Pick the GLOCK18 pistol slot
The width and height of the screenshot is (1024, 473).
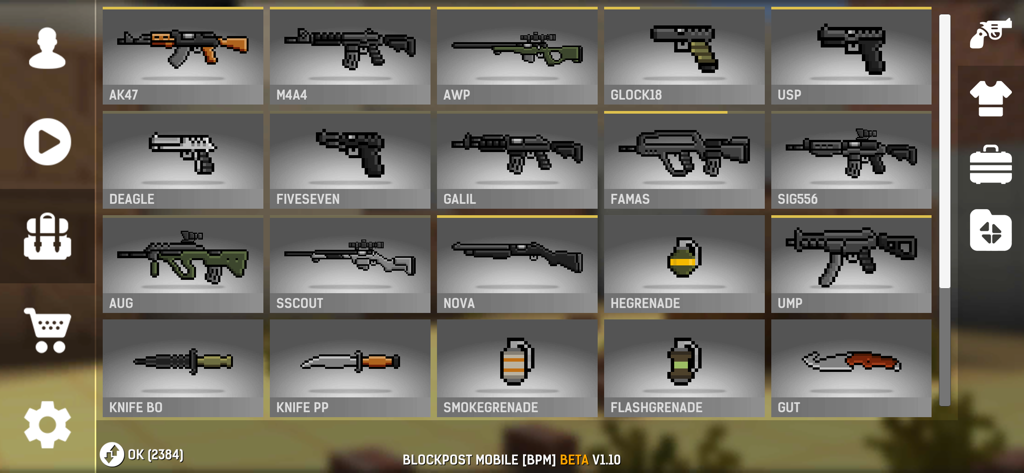[684, 56]
